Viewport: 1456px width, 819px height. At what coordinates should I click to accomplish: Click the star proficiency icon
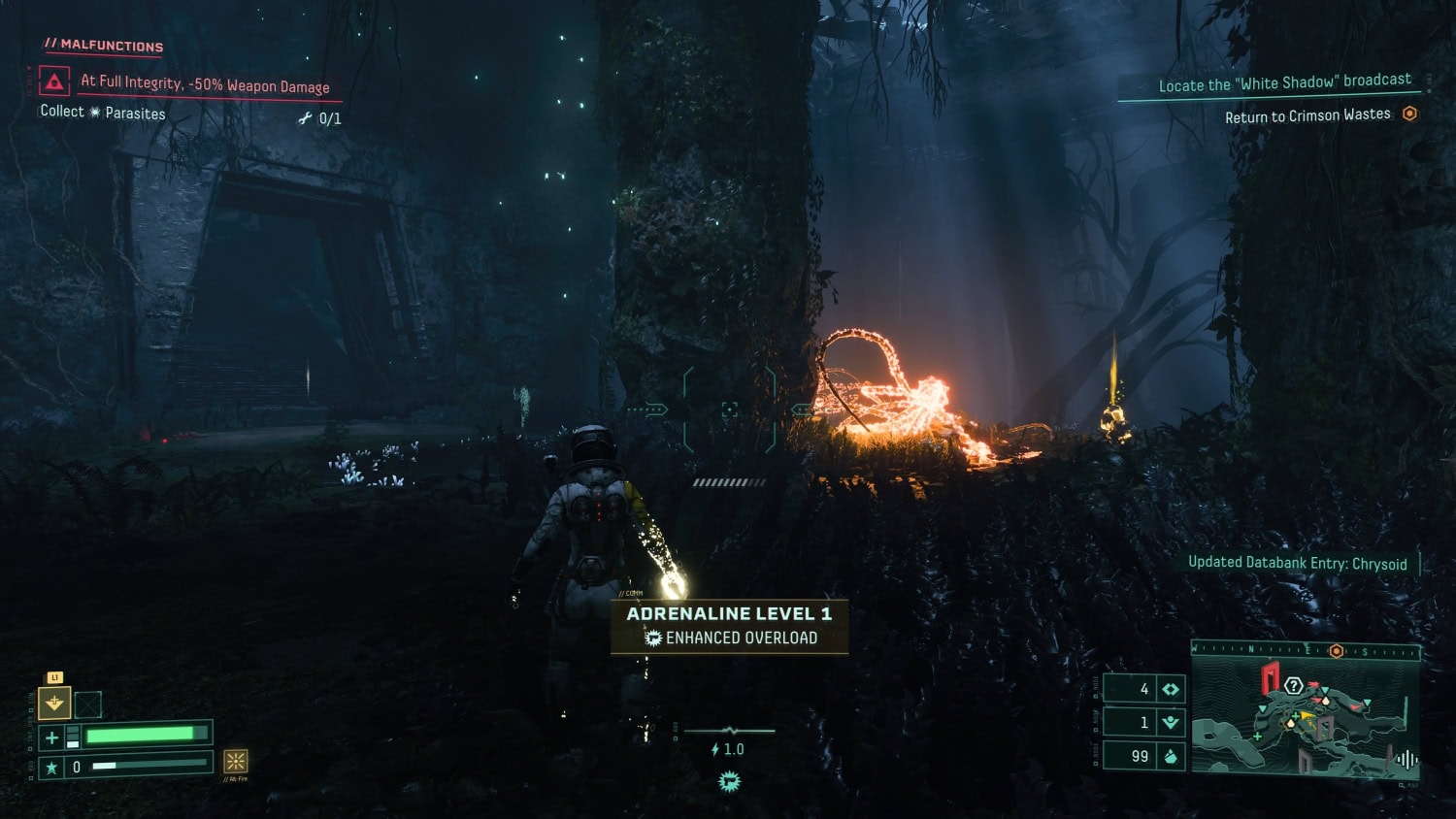click(x=52, y=768)
